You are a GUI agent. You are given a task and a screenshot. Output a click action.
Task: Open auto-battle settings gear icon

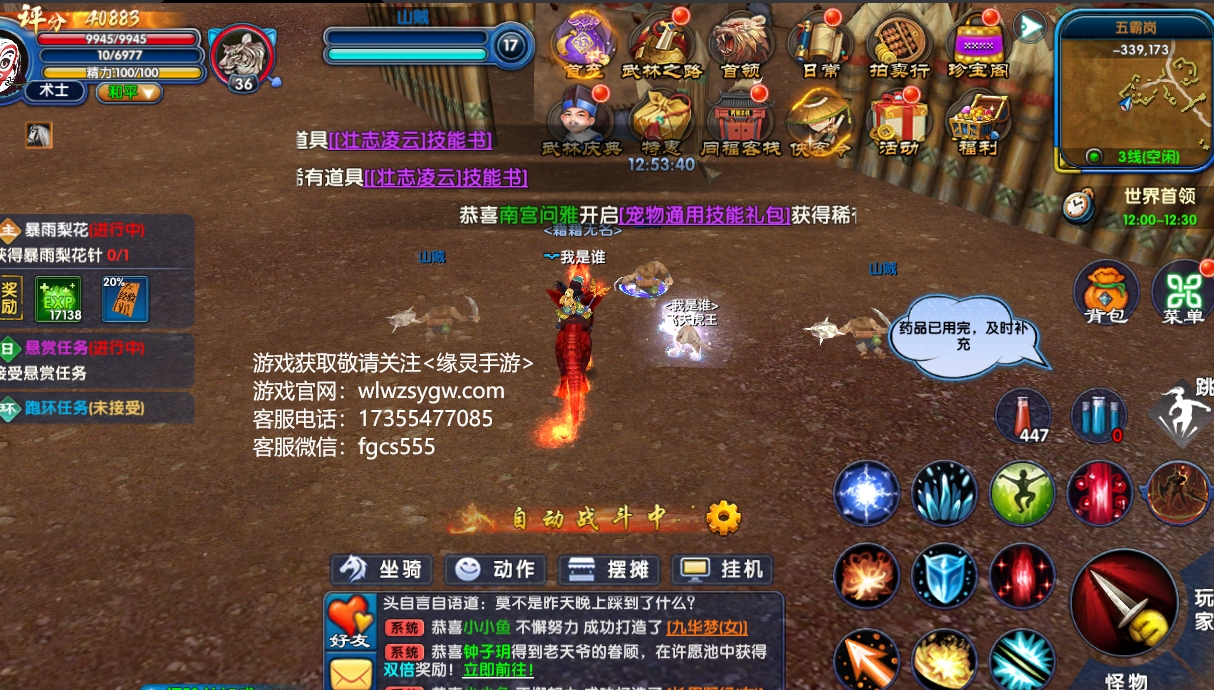point(723,517)
